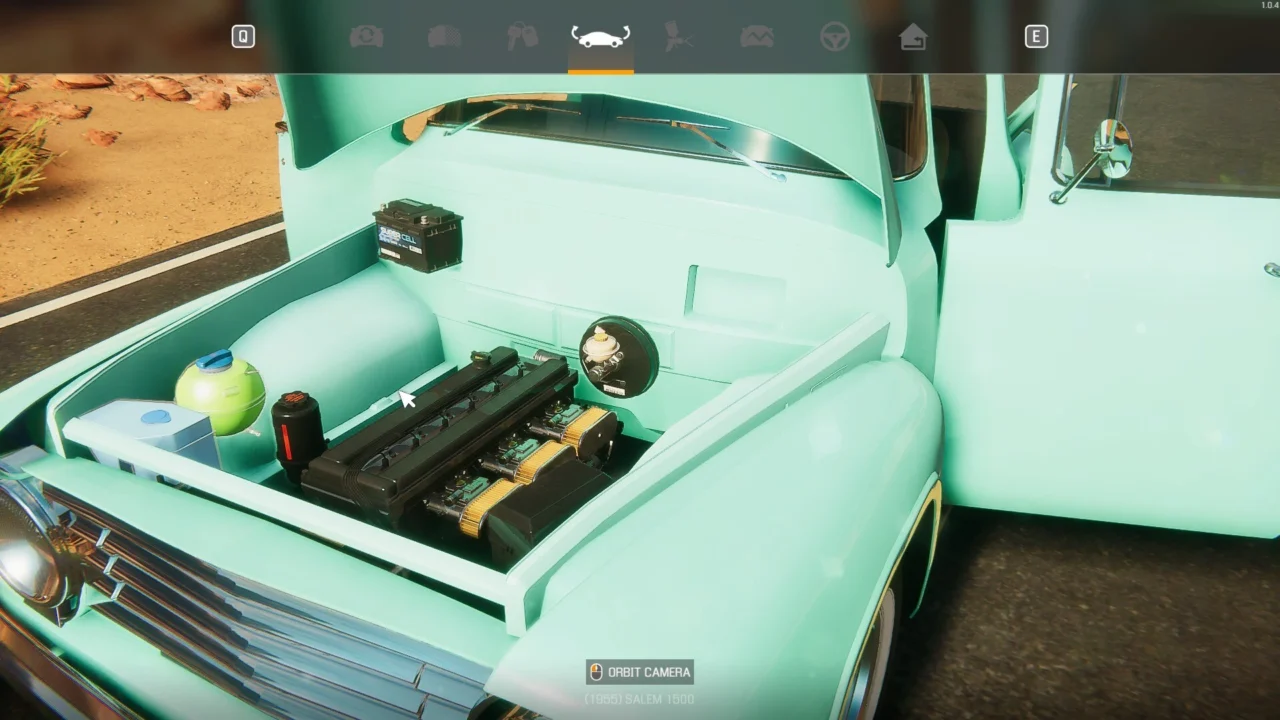Choose the orbiting car view tab
Screen dimensions: 1280x720
[x=600, y=37]
